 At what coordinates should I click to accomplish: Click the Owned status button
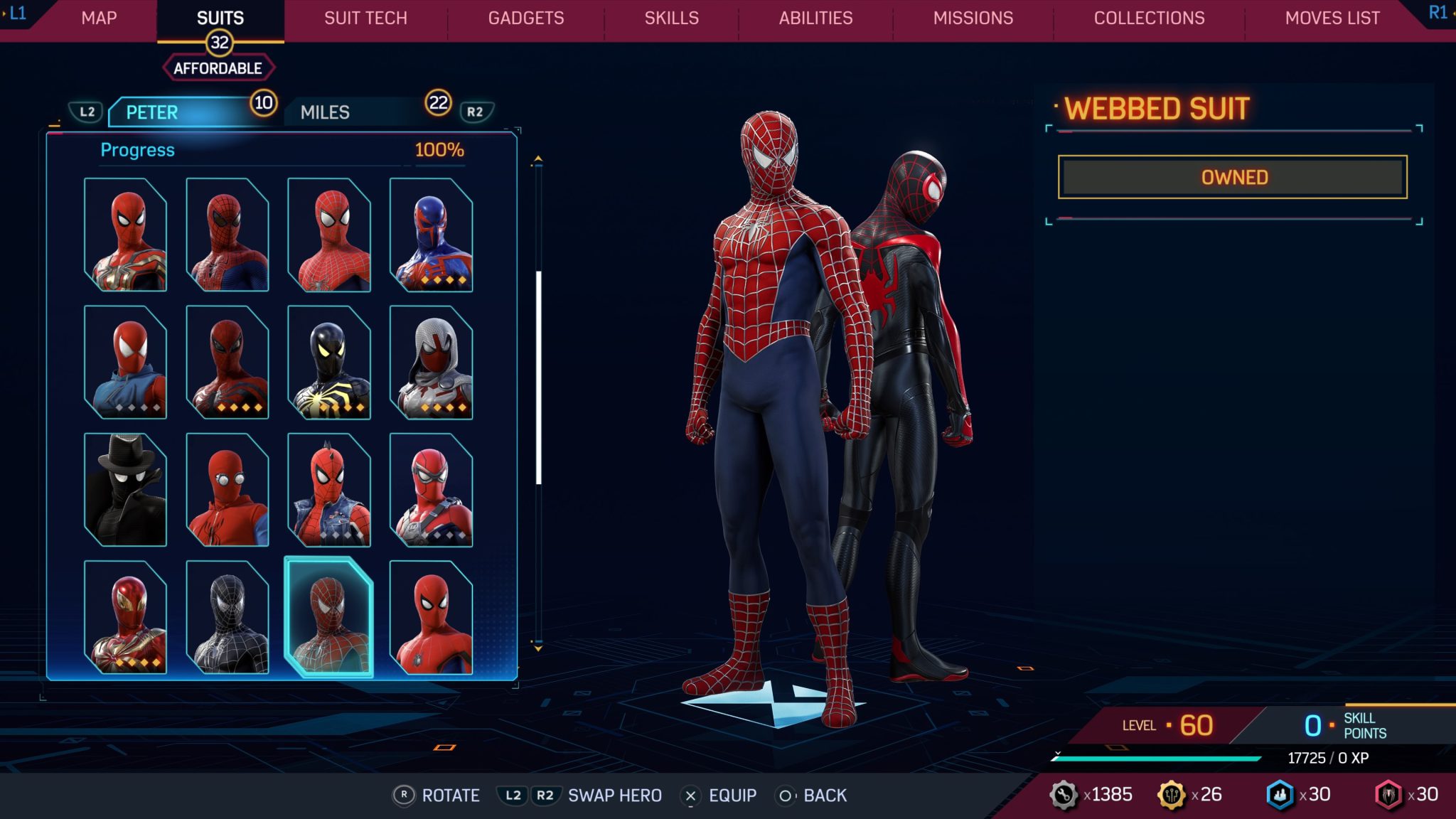(1232, 177)
